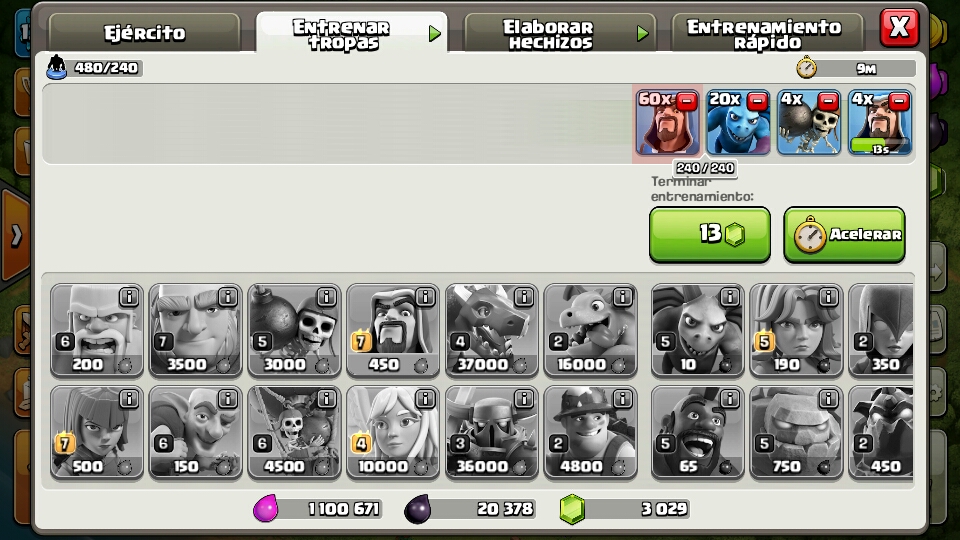960x540 pixels.
Task: Switch to Entrenamiento Rápido tab
Action: click(x=764, y=33)
